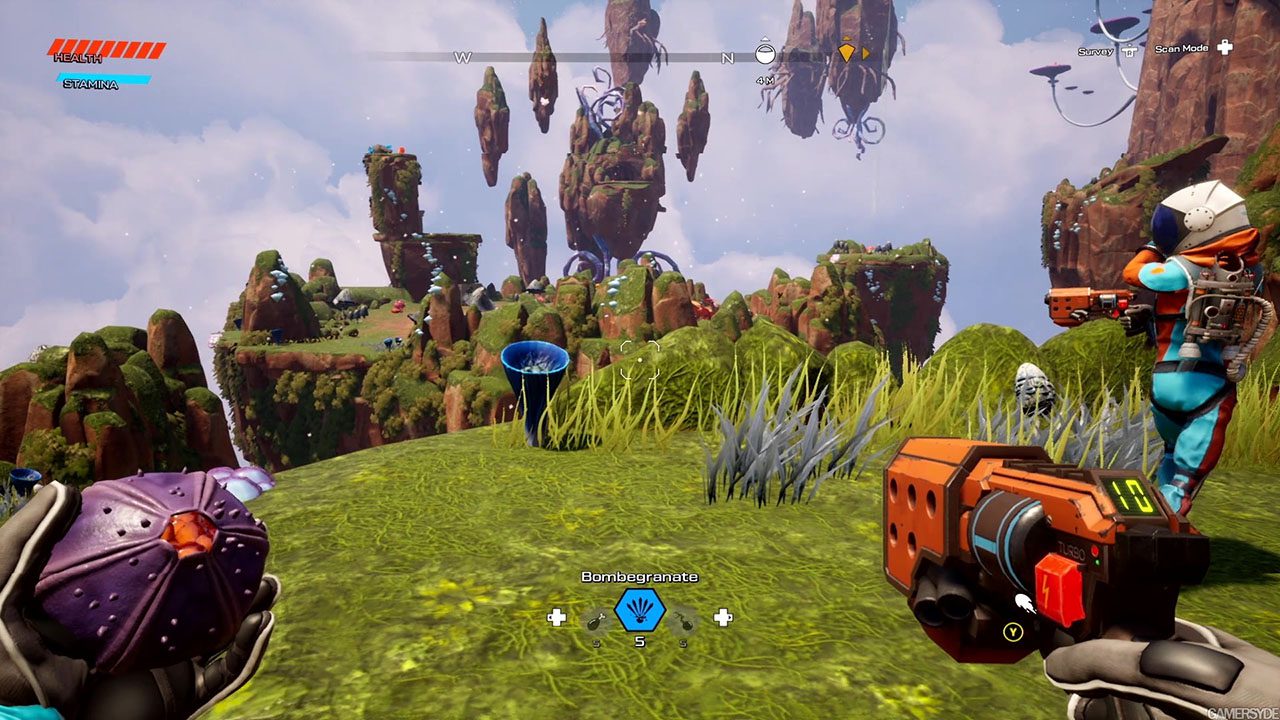Select the helmet teammate marker on compass
1280x720 pixels.
[x=765, y=51]
